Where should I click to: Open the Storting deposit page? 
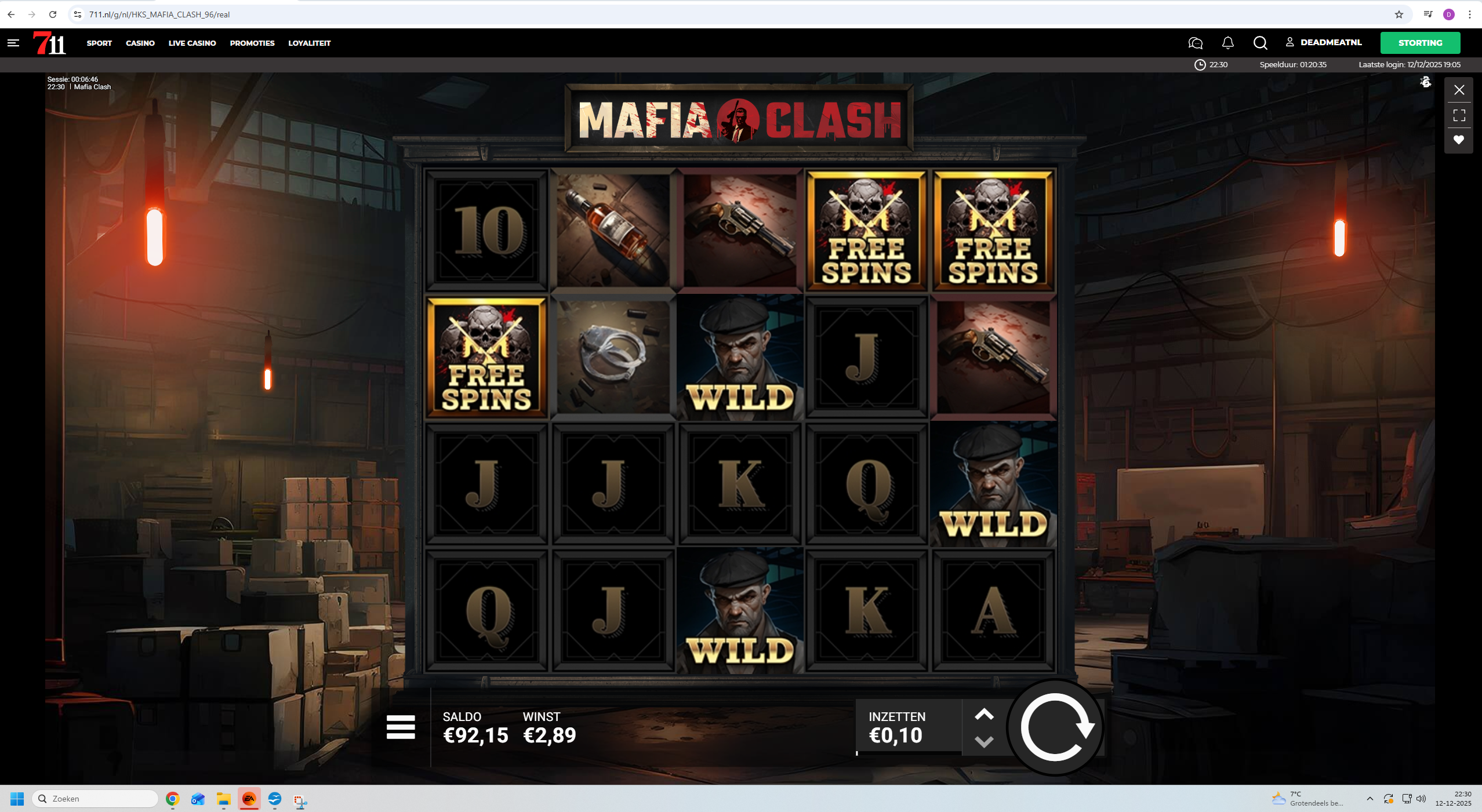[1420, 43]
